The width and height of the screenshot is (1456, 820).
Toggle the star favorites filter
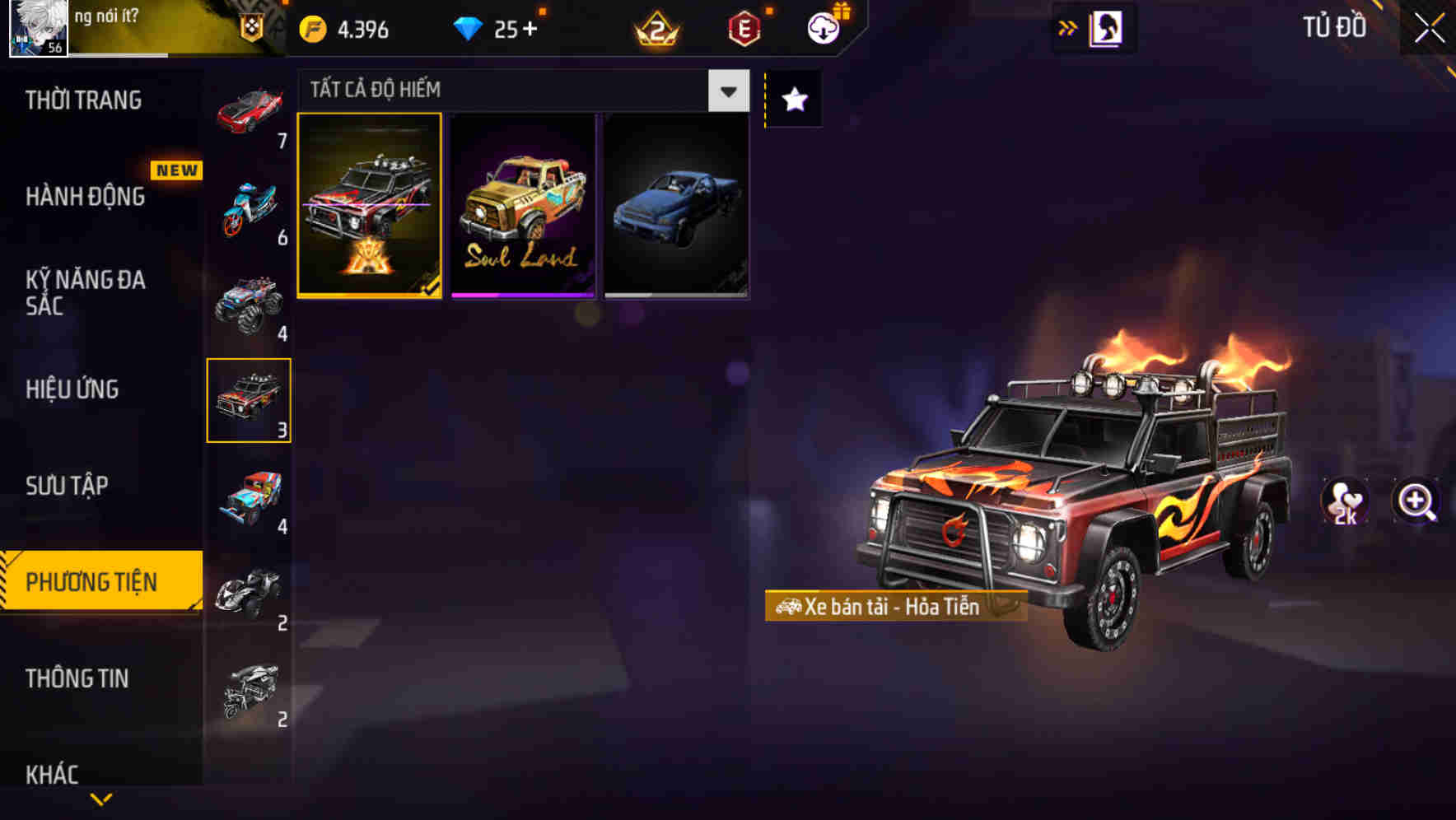(x=792, y=99)
